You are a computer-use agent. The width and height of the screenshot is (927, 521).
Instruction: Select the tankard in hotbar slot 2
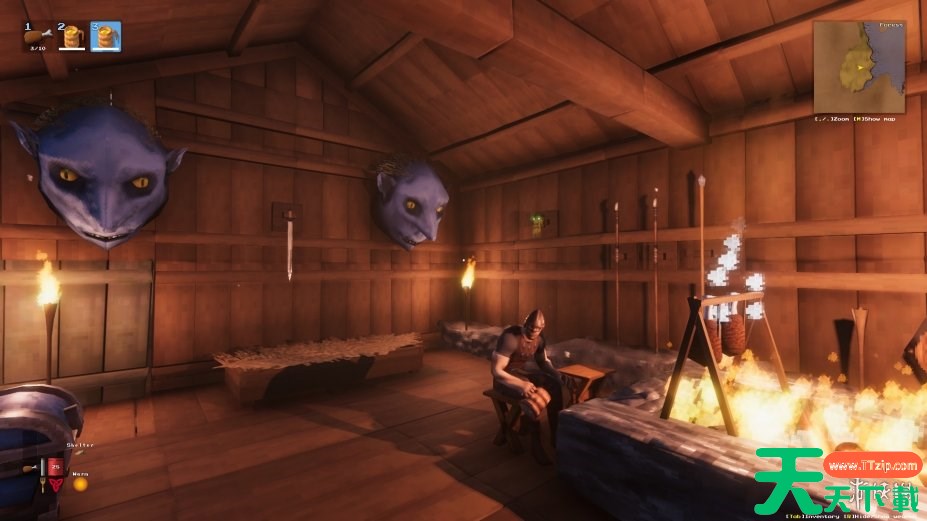[71, 37]
